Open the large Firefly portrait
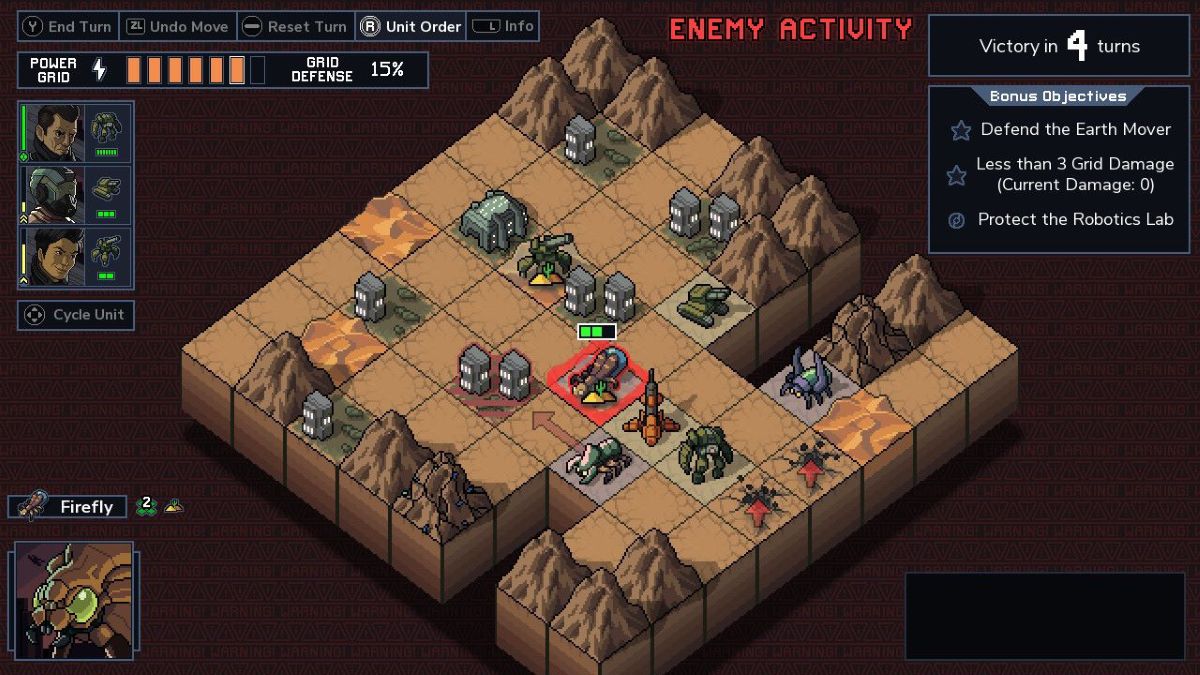1200x675 pixels. pos(74,600)
